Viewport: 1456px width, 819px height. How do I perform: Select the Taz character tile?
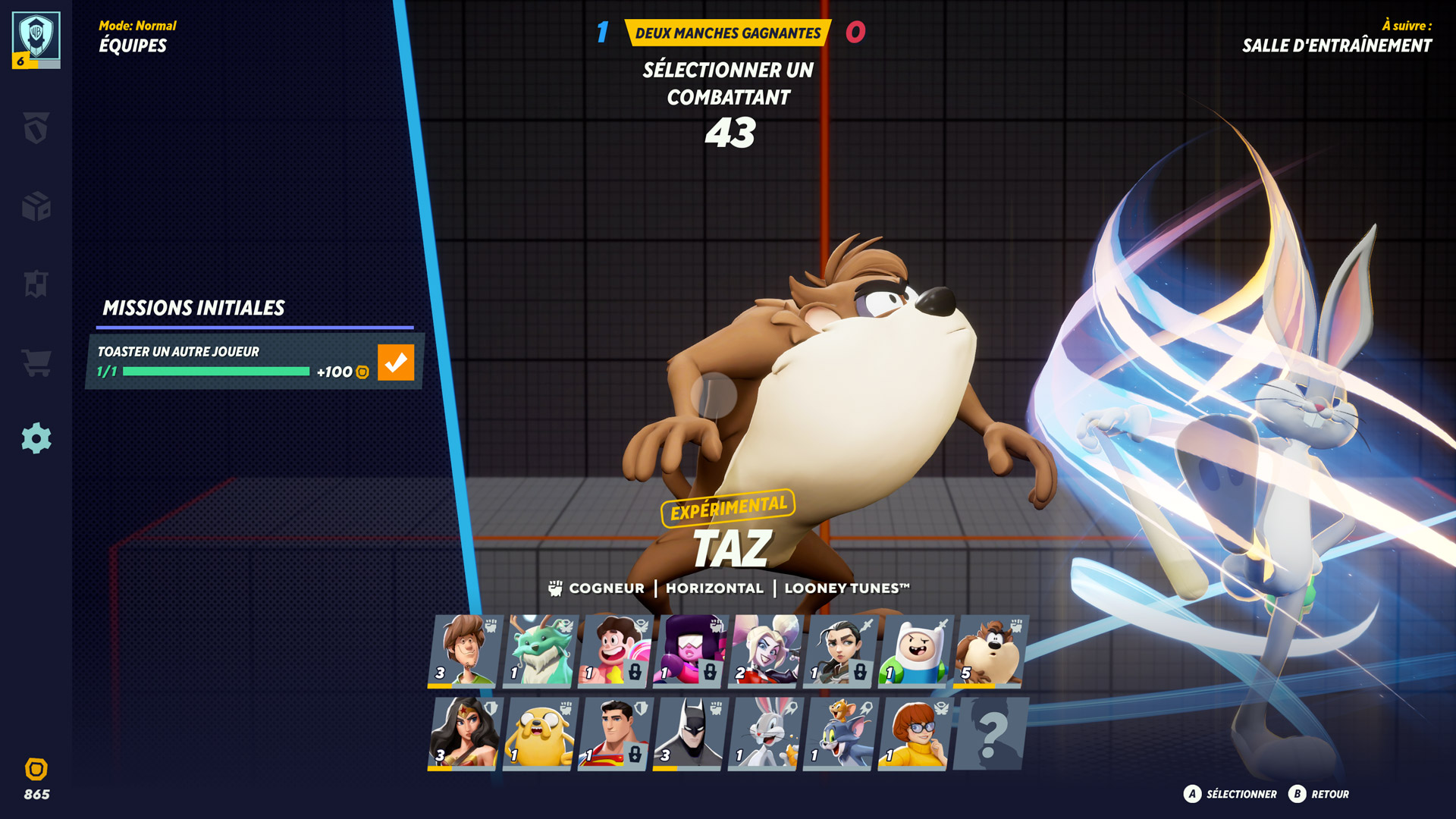(x=990, y=651)
